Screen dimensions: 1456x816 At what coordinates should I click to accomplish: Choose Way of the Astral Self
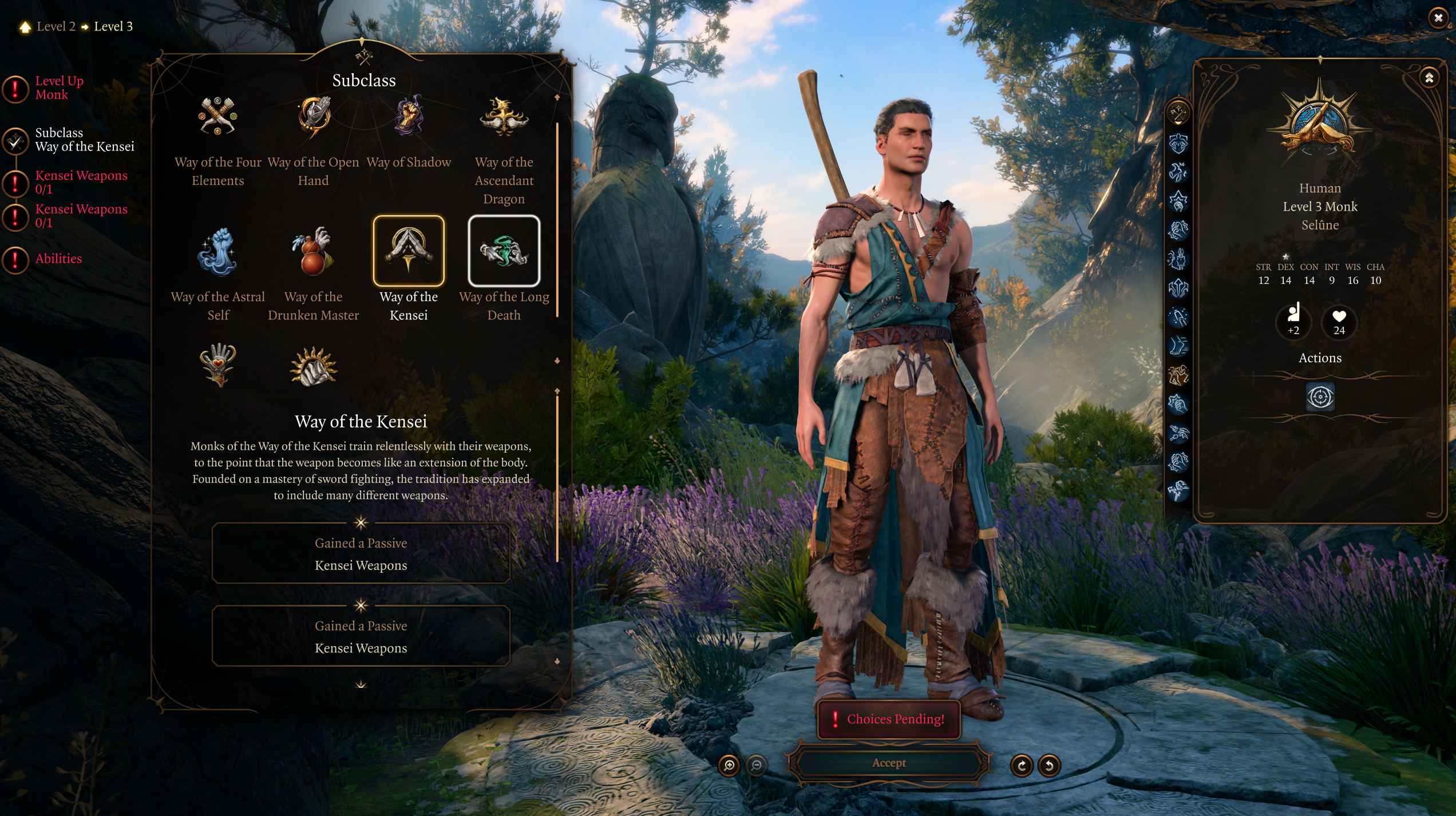point(217,251)
